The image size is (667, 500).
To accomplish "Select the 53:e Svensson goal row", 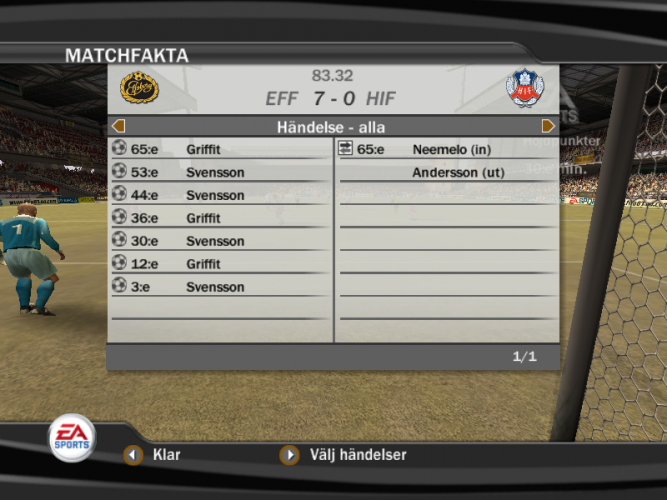I will pos(220,172).
